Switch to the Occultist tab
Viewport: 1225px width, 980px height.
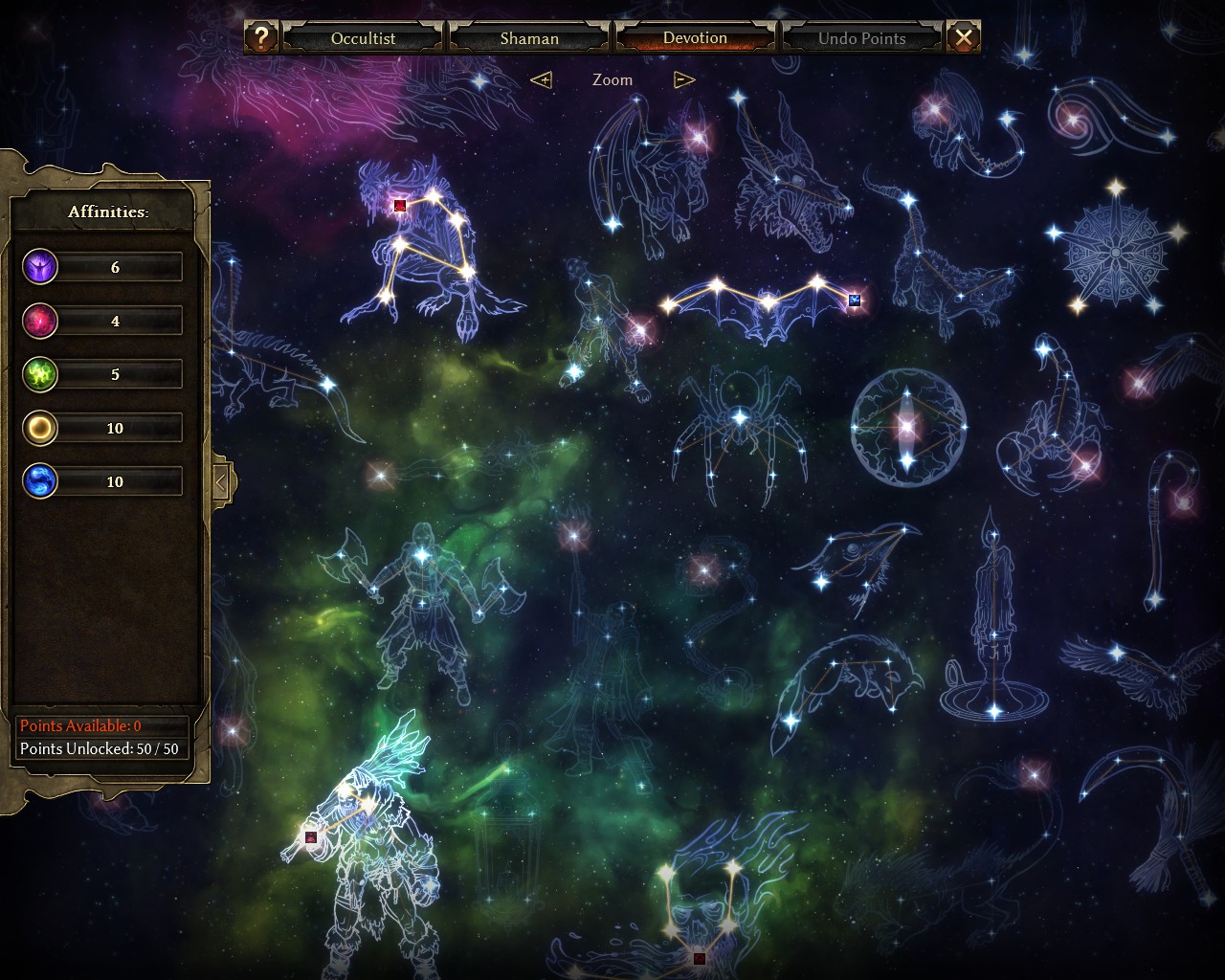click(363, 38)
